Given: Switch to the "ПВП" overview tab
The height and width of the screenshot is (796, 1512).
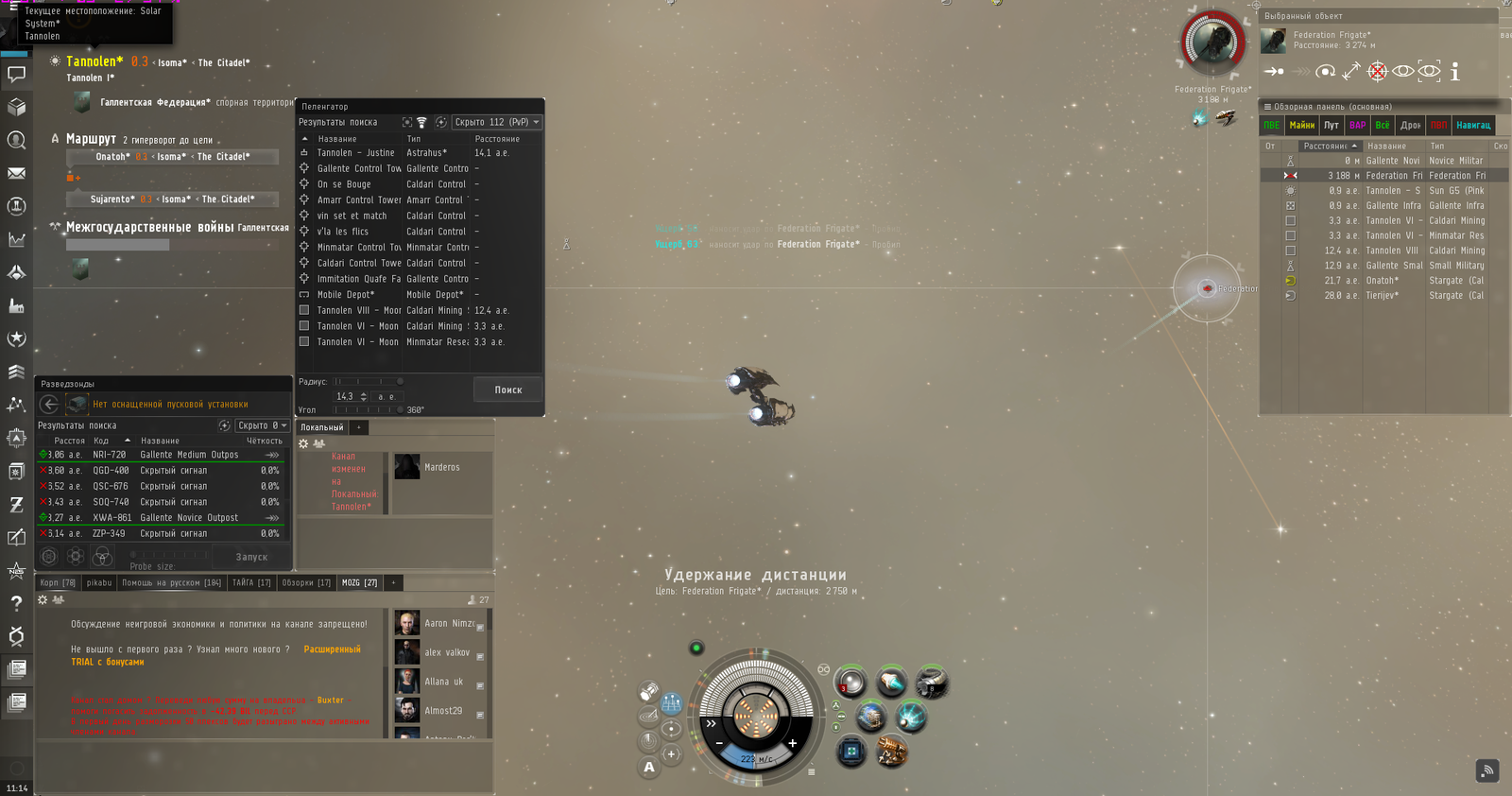Looking at the screenshot, I should pos(1438,125).
